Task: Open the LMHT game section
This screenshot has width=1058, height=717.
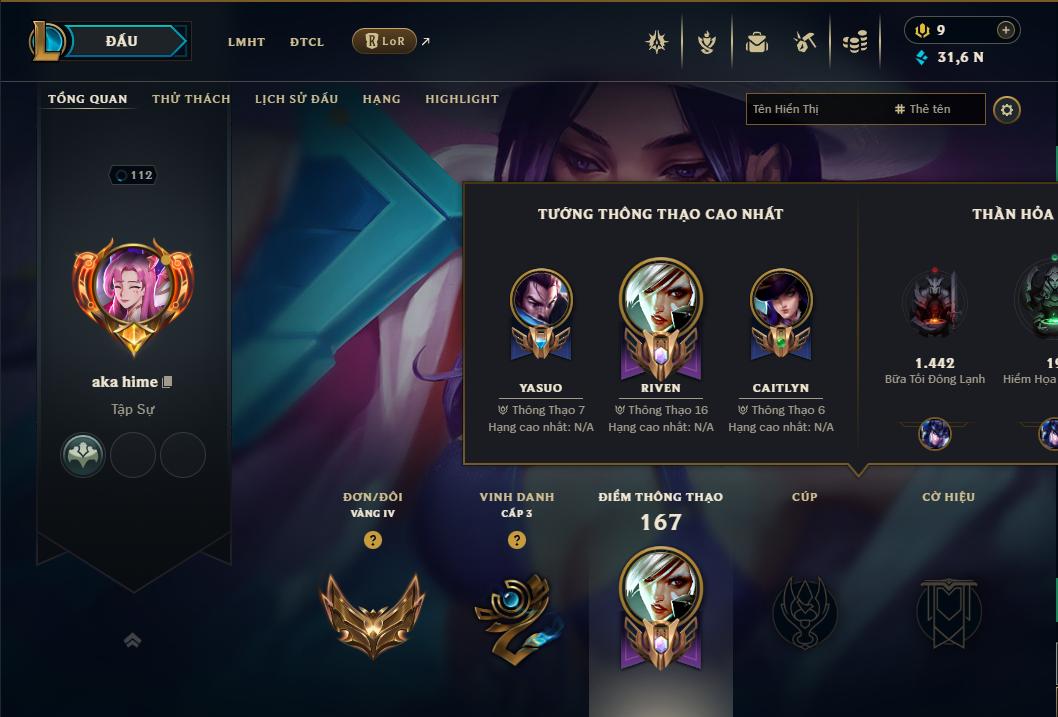Action: click(x=246, y=42)
